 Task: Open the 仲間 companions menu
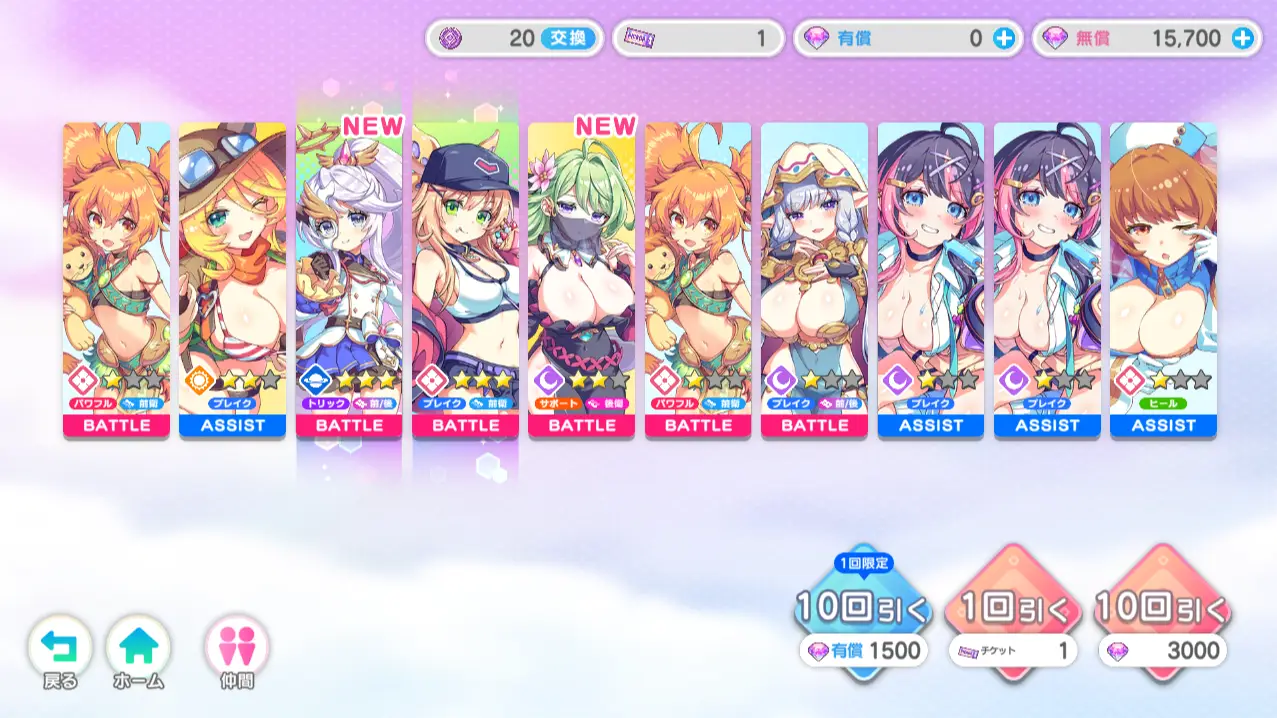[x=238, y=650]
